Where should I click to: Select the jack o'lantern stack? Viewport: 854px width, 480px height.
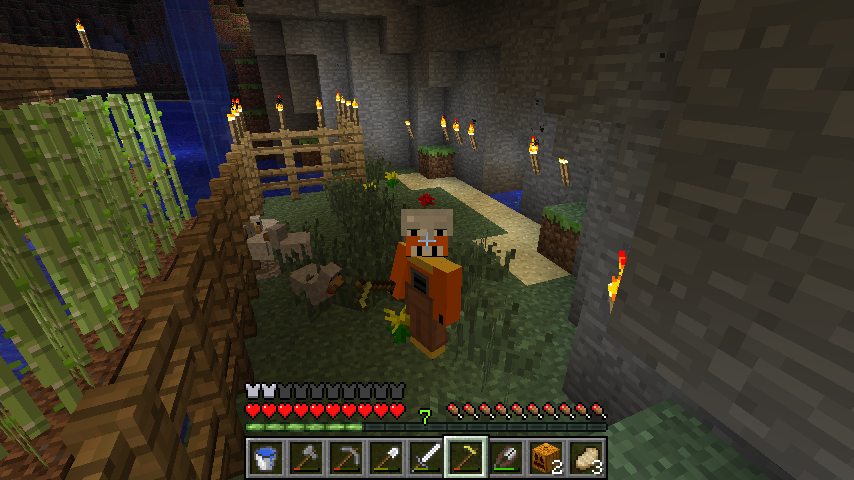tap(546, 458)
